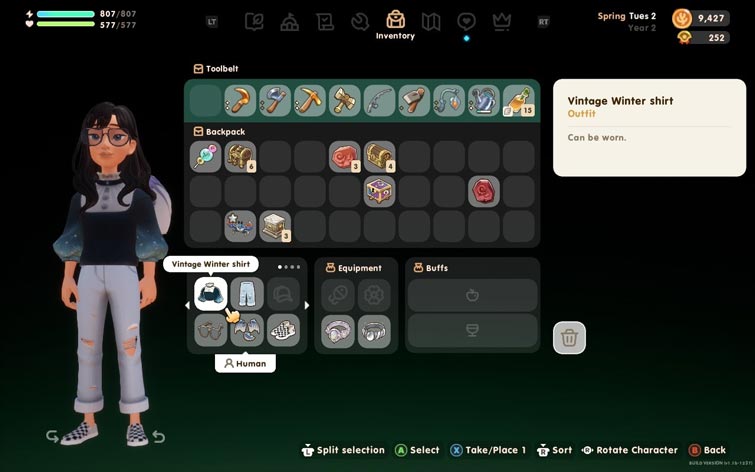Switch to the crown tab
This screenshot has width=755, height=472.
[x=502, y=21]
